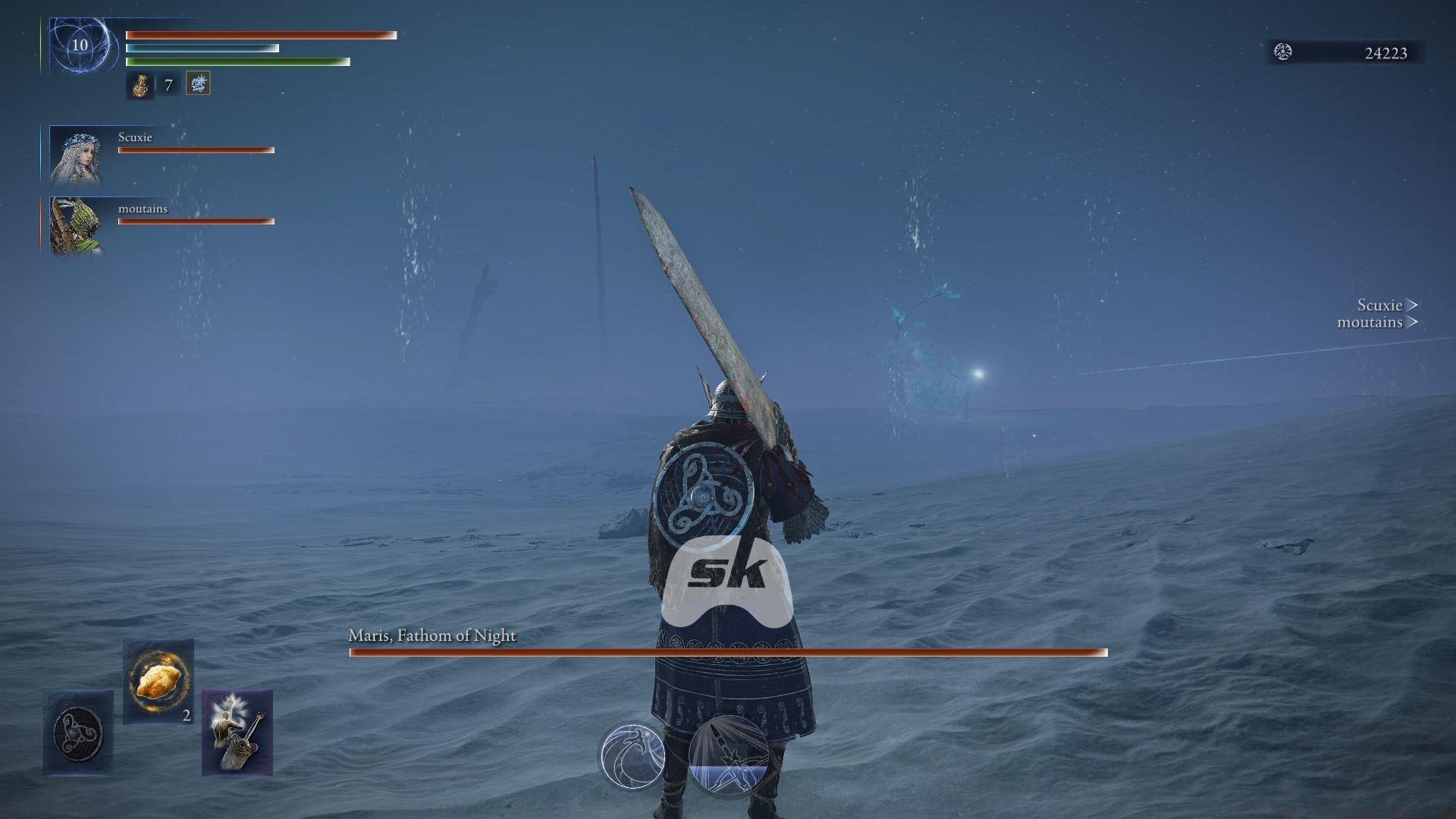
Task: Expand the flask count indicator showing 7
Action: click(x=168, y=85)
